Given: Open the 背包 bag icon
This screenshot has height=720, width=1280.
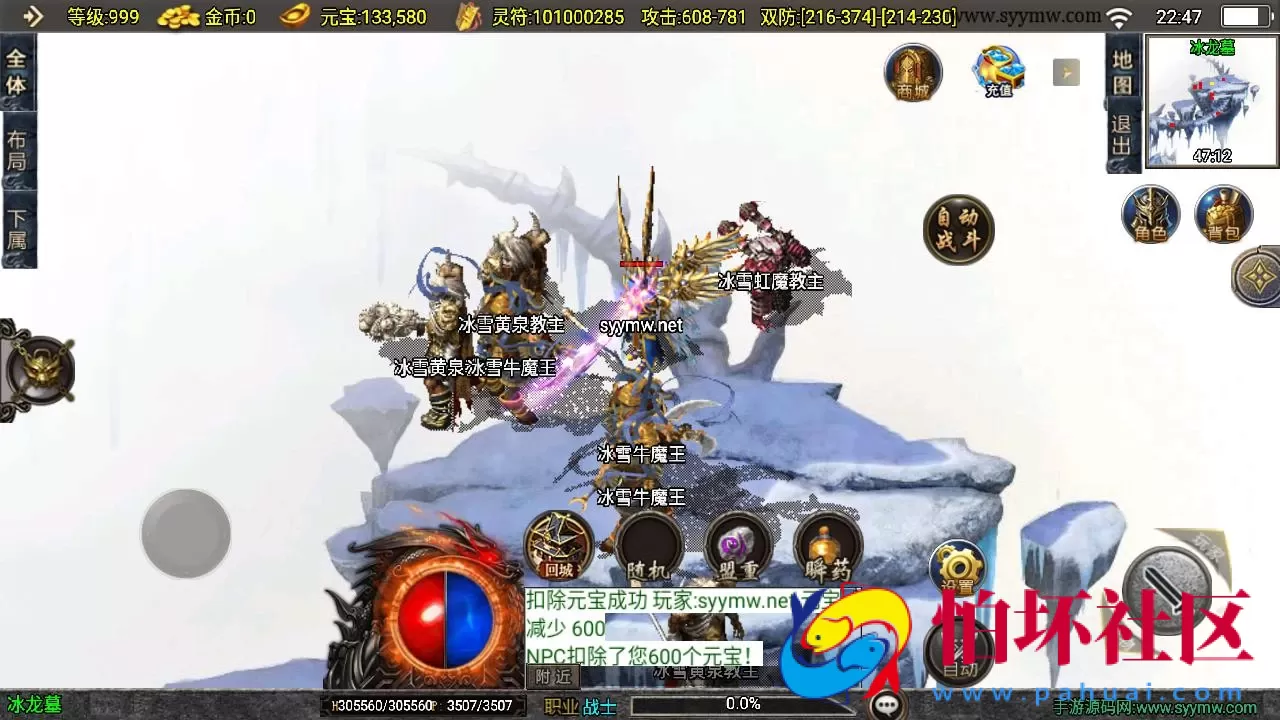Looking at the screenshot, I should 1222,213.
